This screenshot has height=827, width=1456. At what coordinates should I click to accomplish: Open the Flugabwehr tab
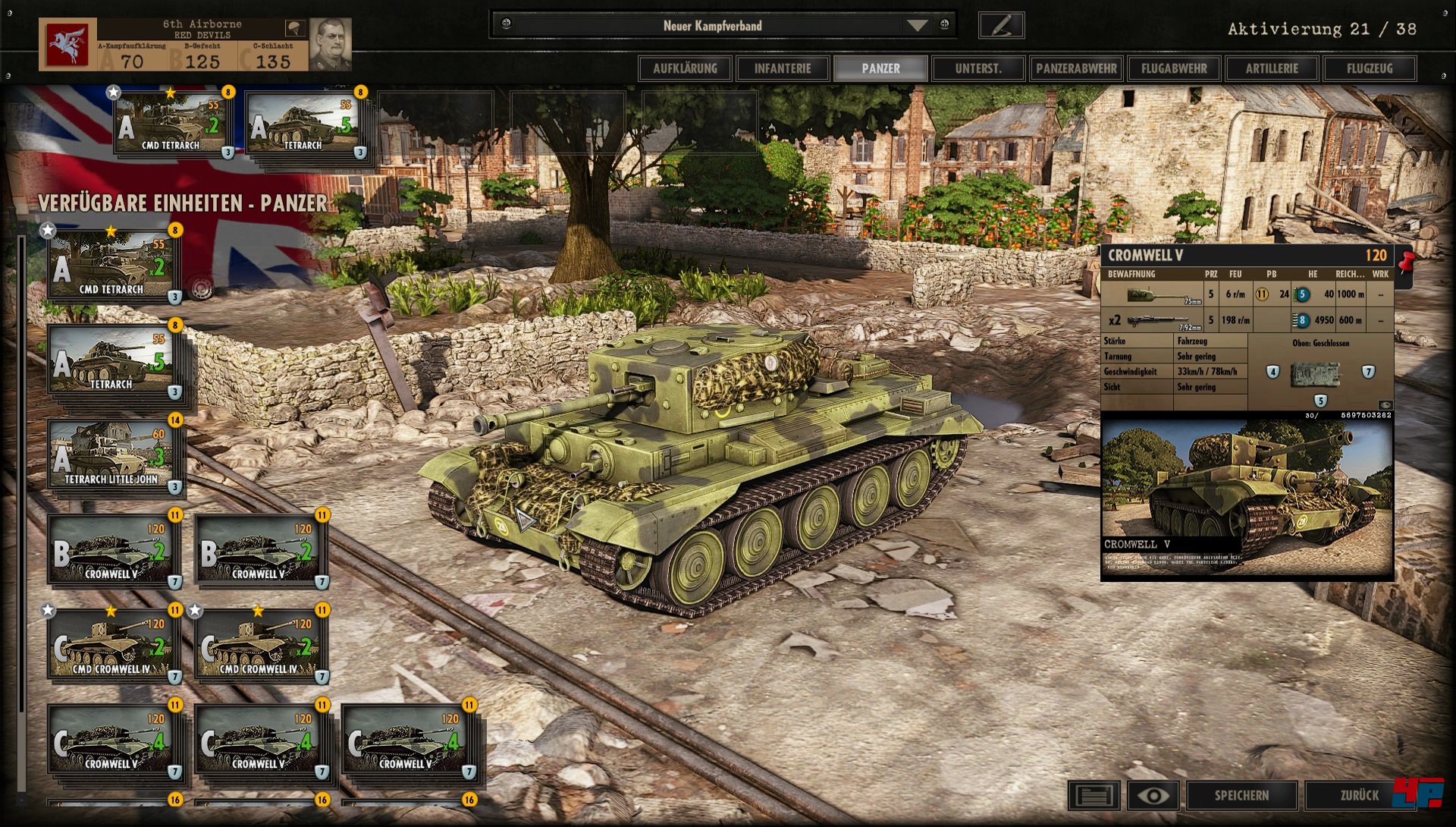(x=1174, y=68)
